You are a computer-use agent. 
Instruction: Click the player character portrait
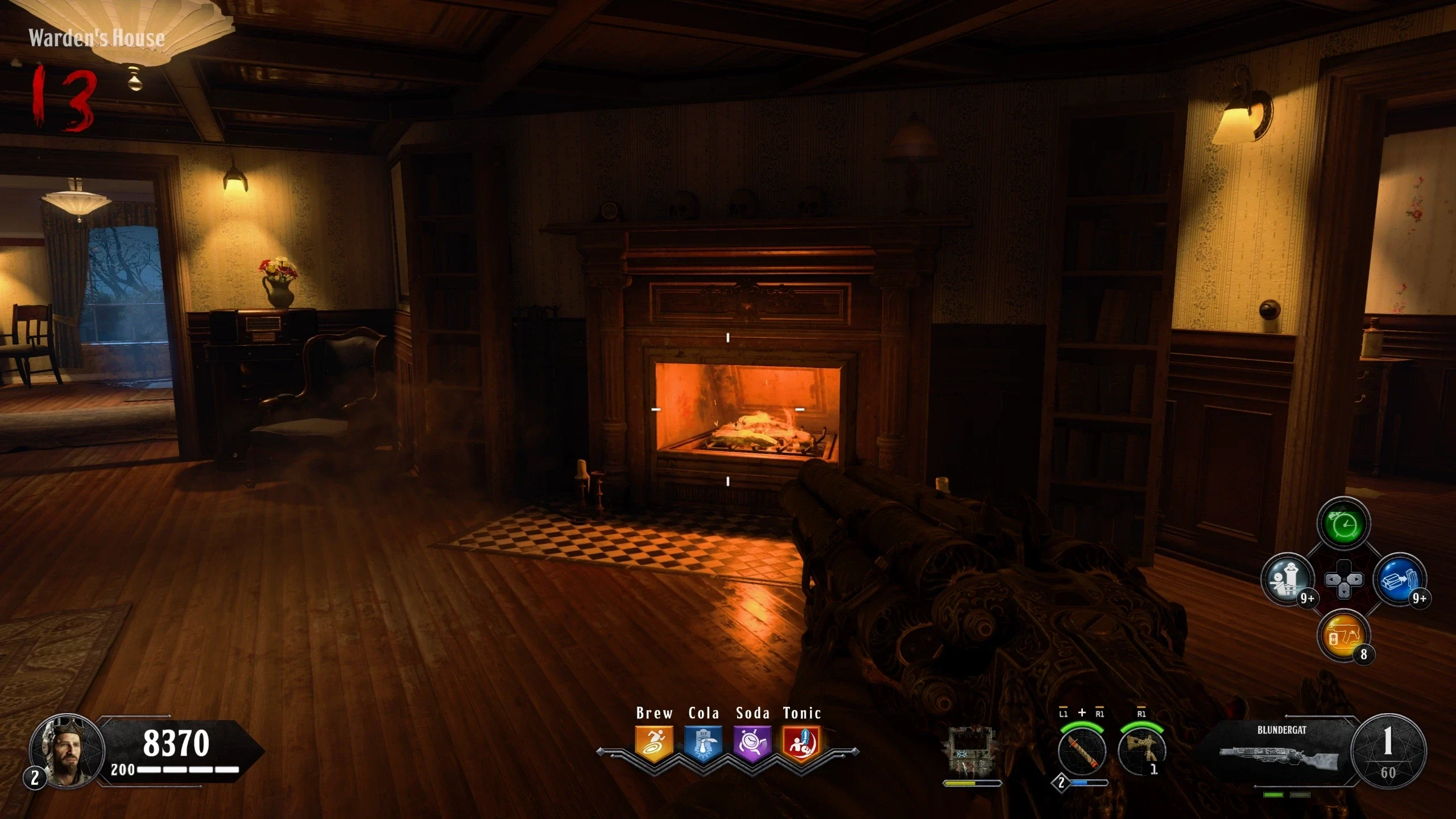[x=67, y=751]
